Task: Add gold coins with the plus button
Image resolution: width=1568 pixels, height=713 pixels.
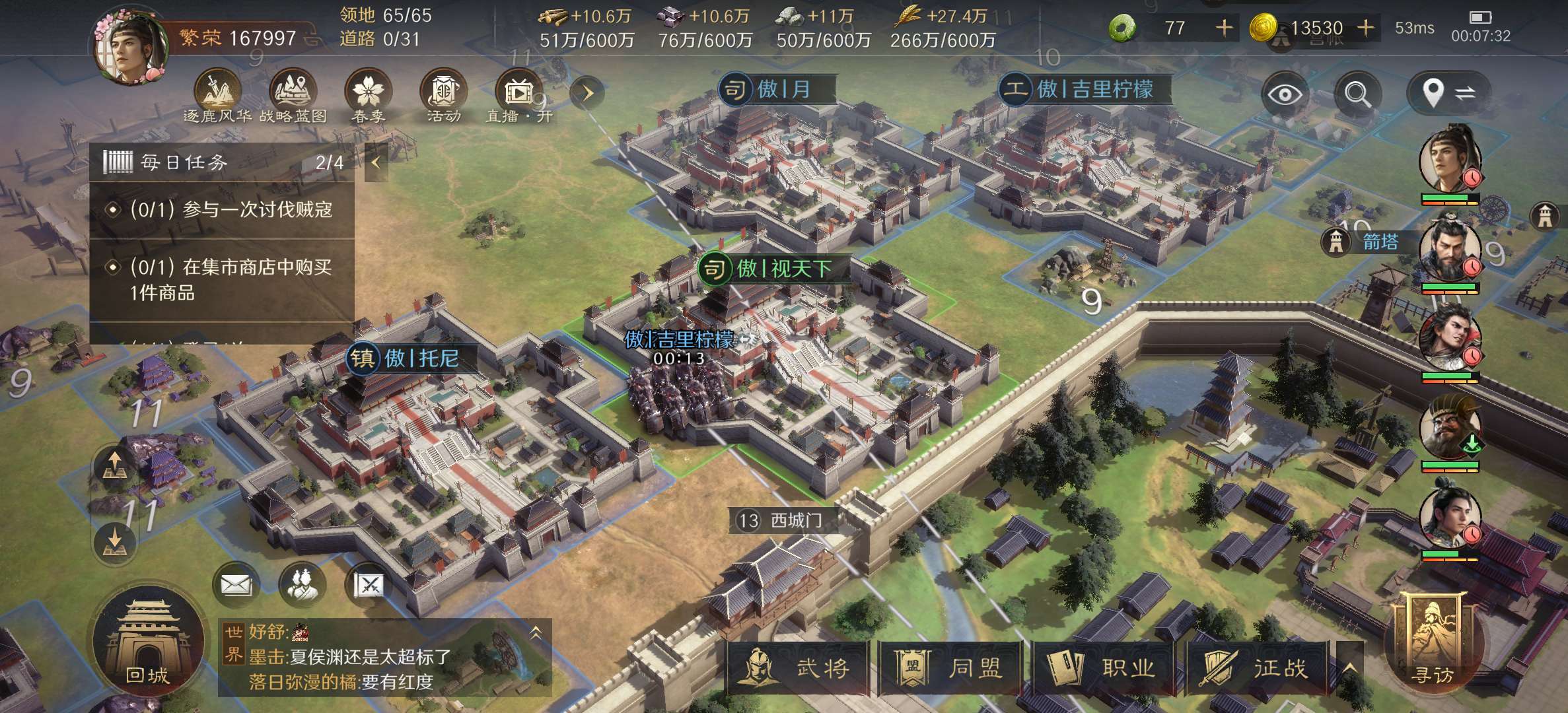Action: point(1366,28)
